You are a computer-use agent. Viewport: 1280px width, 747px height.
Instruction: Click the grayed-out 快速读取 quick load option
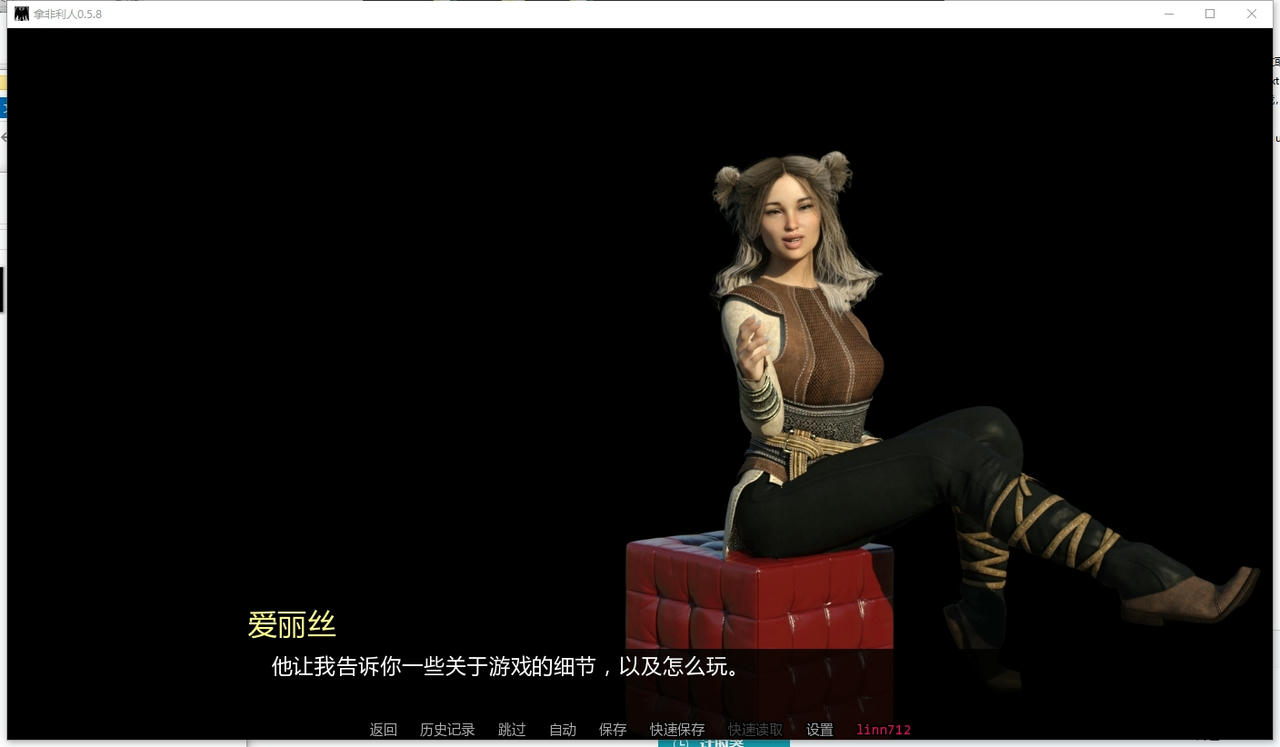(x=752, y=729)
